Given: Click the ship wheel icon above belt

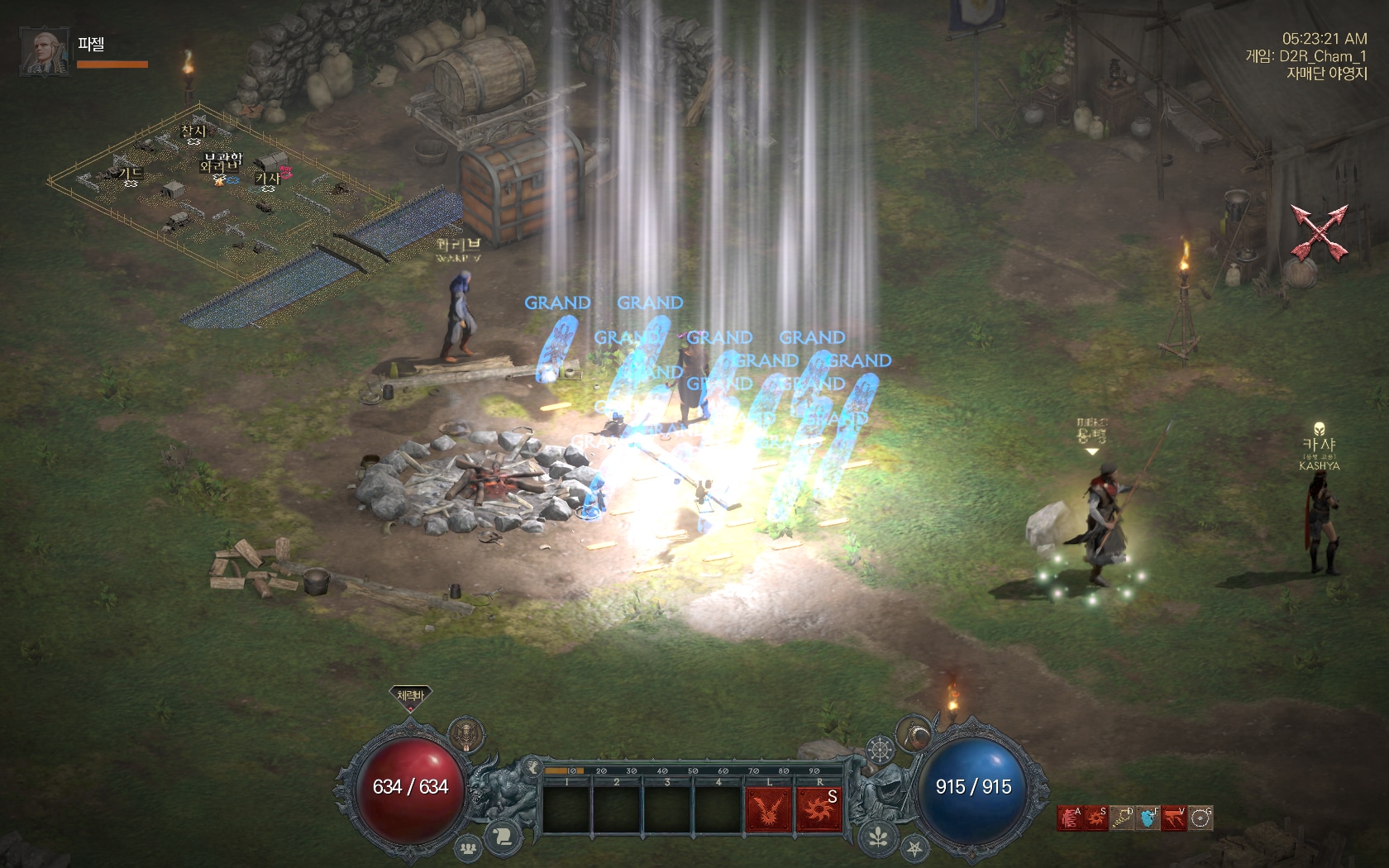Looking at the screenshot, I should (880, 751).
